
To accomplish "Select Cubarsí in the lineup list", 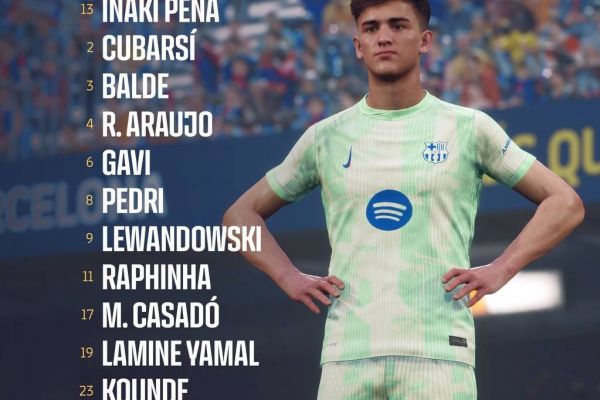I will point(148,48).
